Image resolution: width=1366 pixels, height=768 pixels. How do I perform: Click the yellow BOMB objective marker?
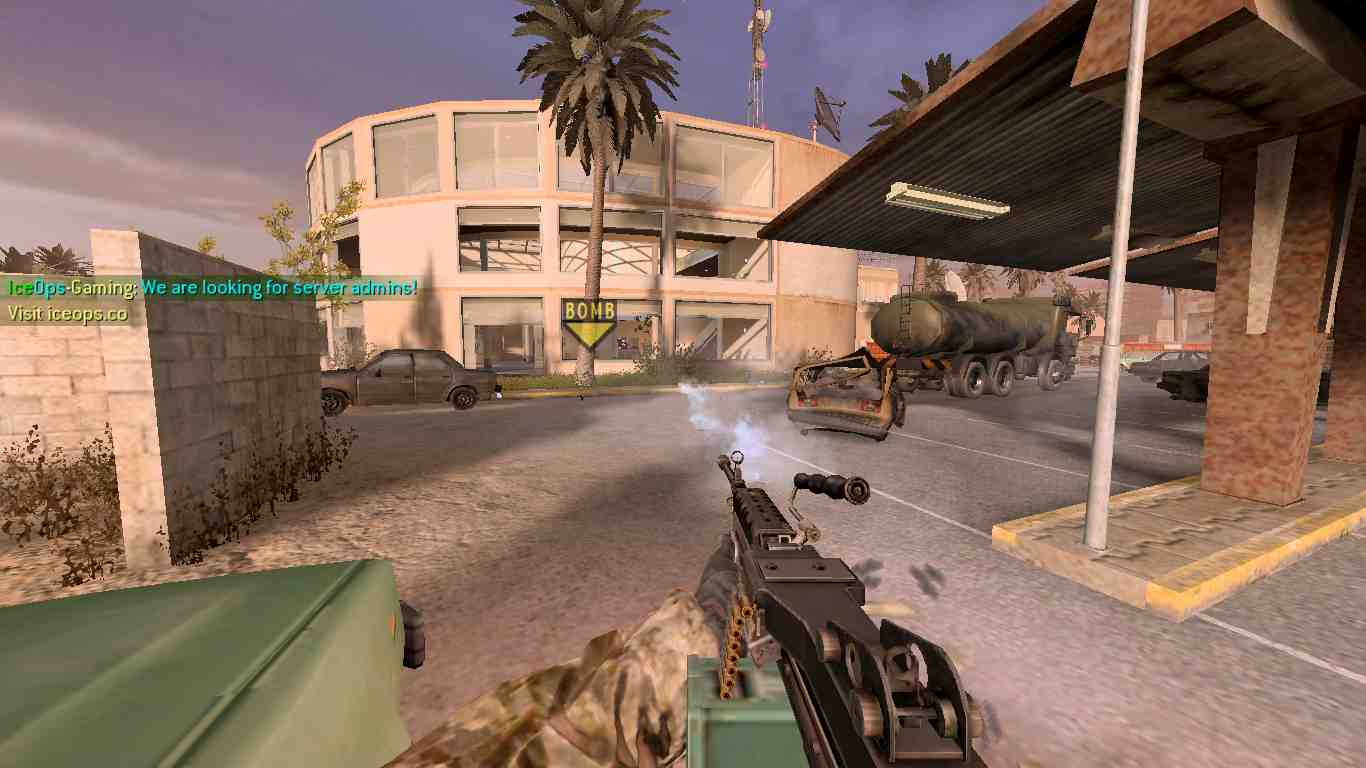coord(589,320)
